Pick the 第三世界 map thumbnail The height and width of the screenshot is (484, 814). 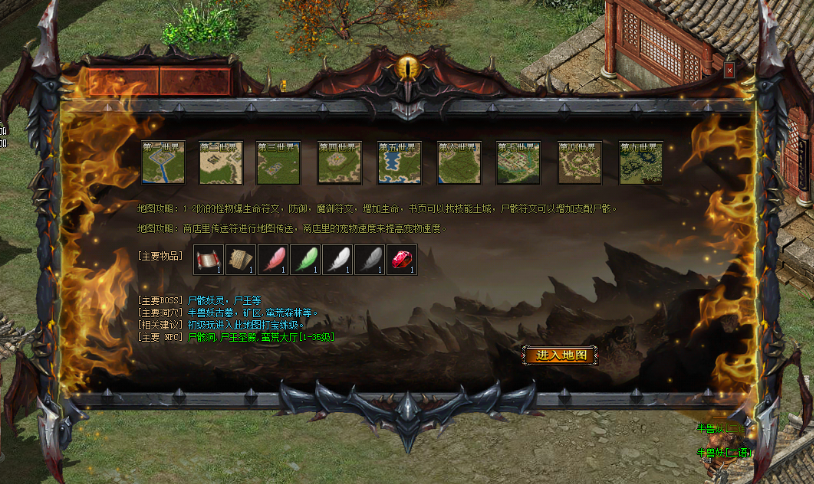279,163
